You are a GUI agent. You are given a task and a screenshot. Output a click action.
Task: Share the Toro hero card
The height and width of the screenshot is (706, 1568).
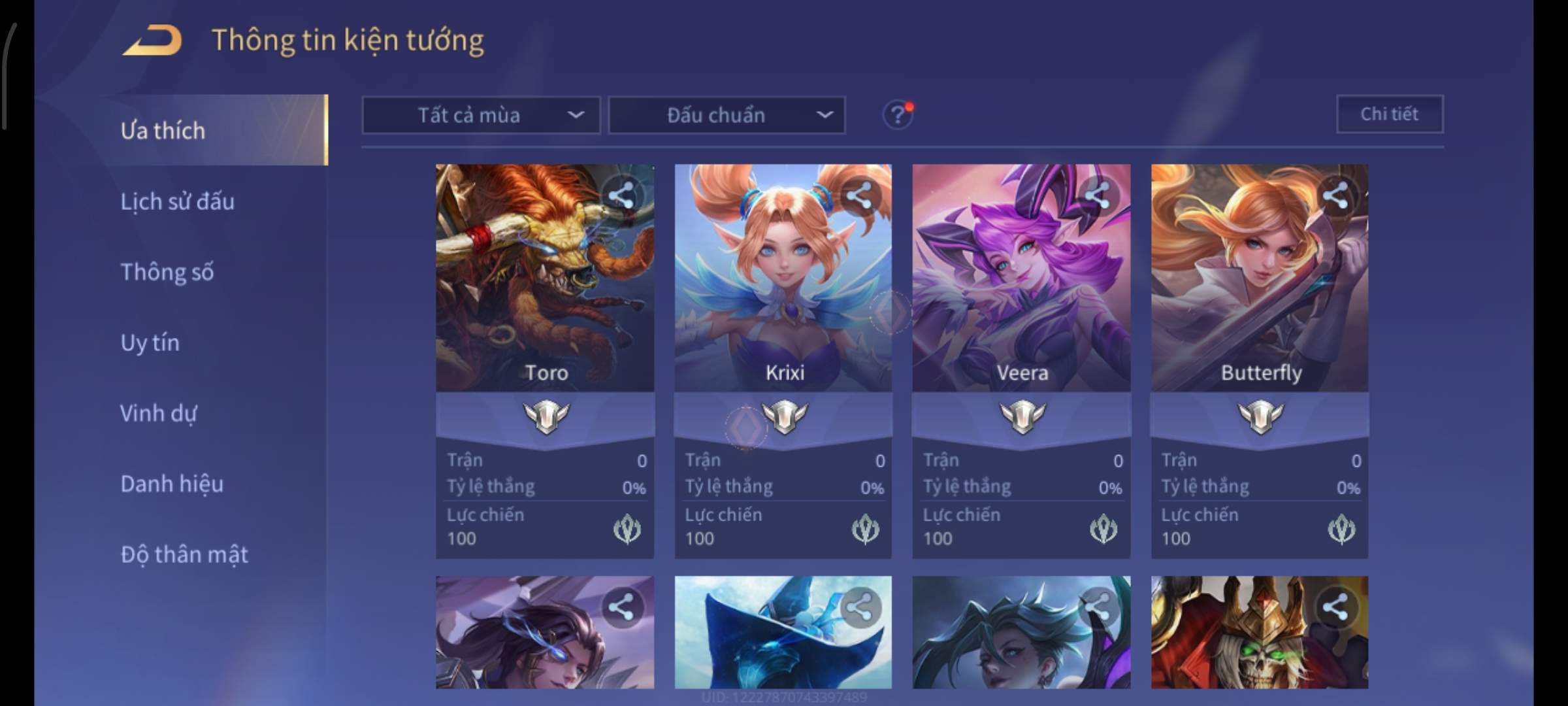621,195
